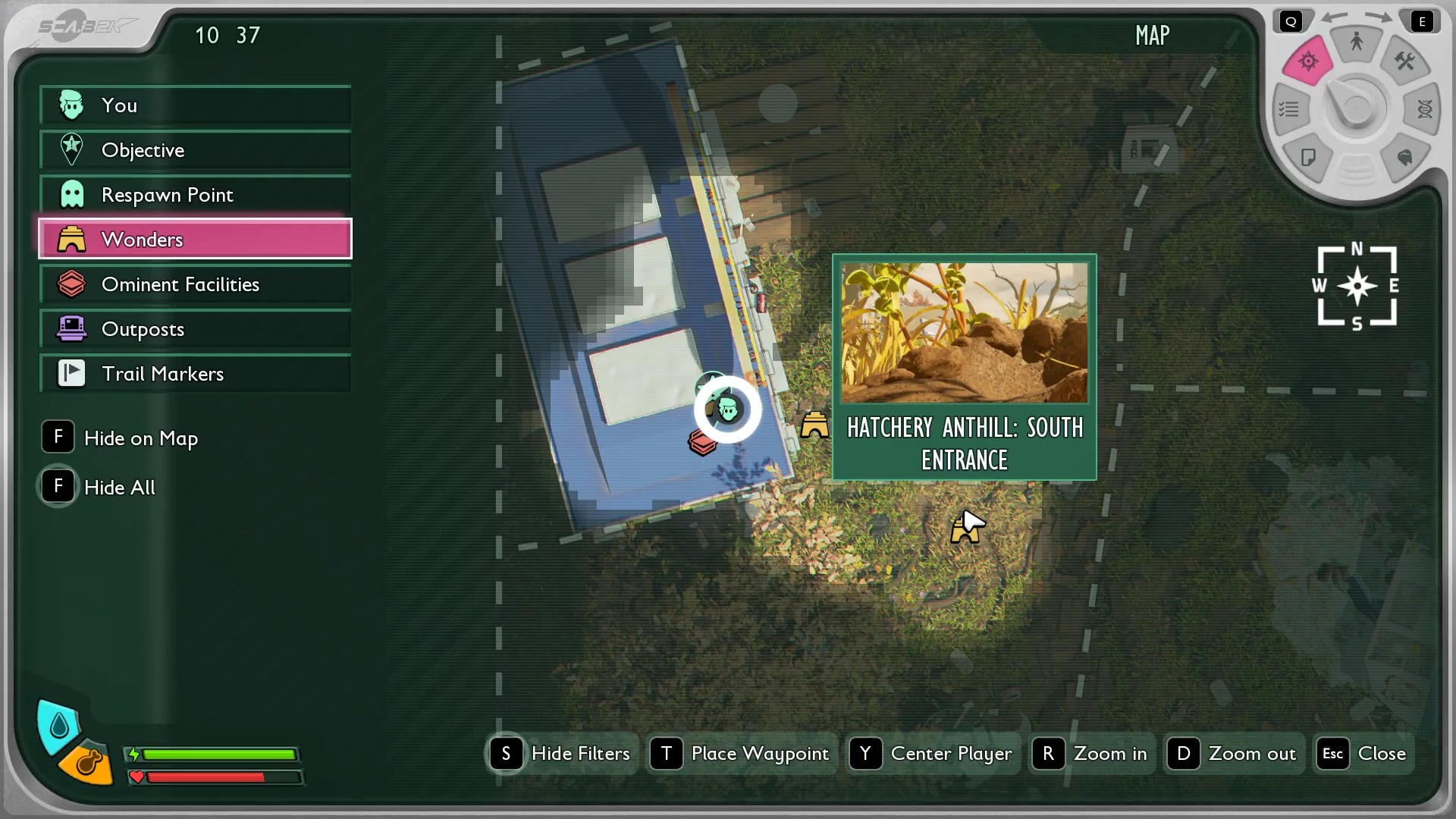Switch to the person-icon tab on the wheel
1456x819 pixels.
(x=1357, y=42)
